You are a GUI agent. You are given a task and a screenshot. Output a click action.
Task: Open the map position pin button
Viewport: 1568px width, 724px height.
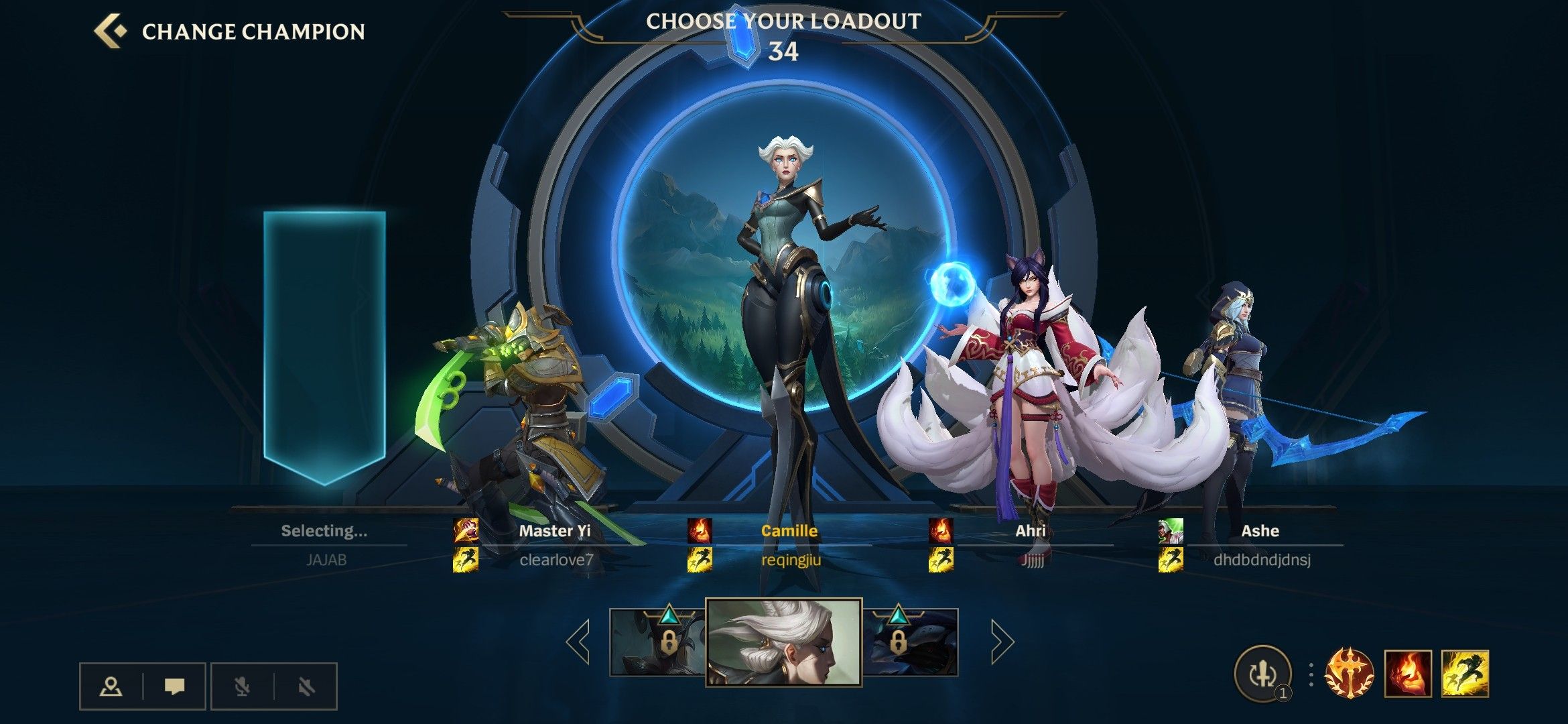point(111,686)
